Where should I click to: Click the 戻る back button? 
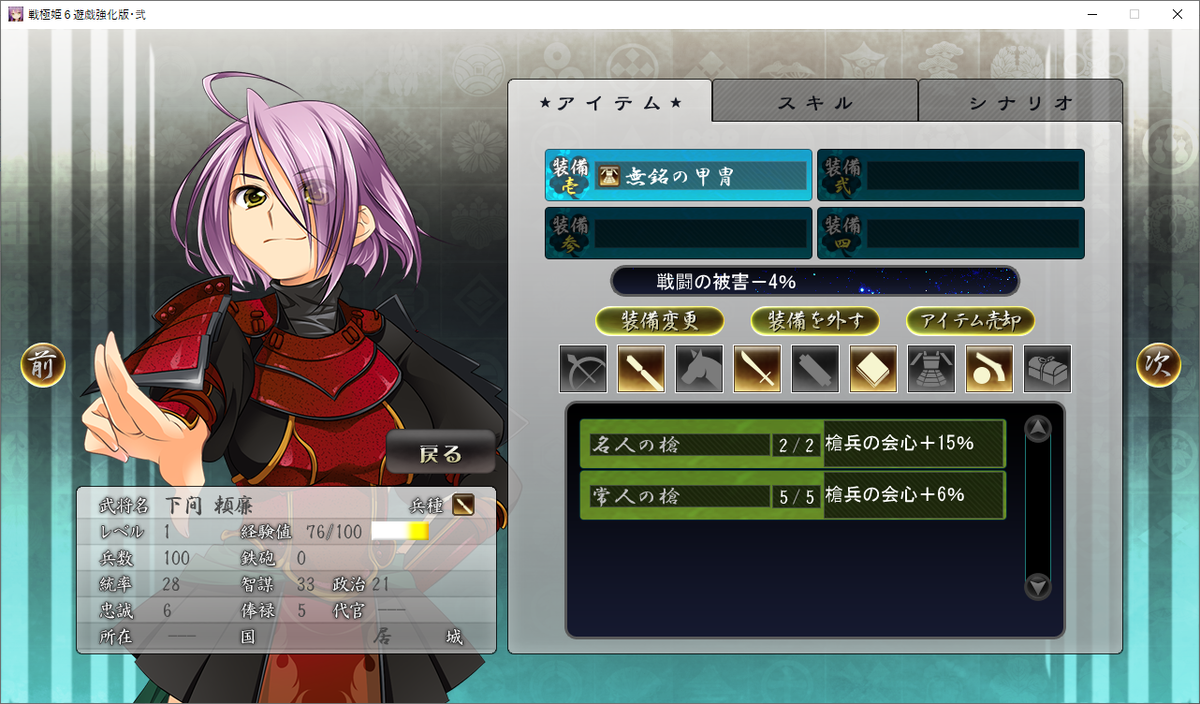[441, 454]
